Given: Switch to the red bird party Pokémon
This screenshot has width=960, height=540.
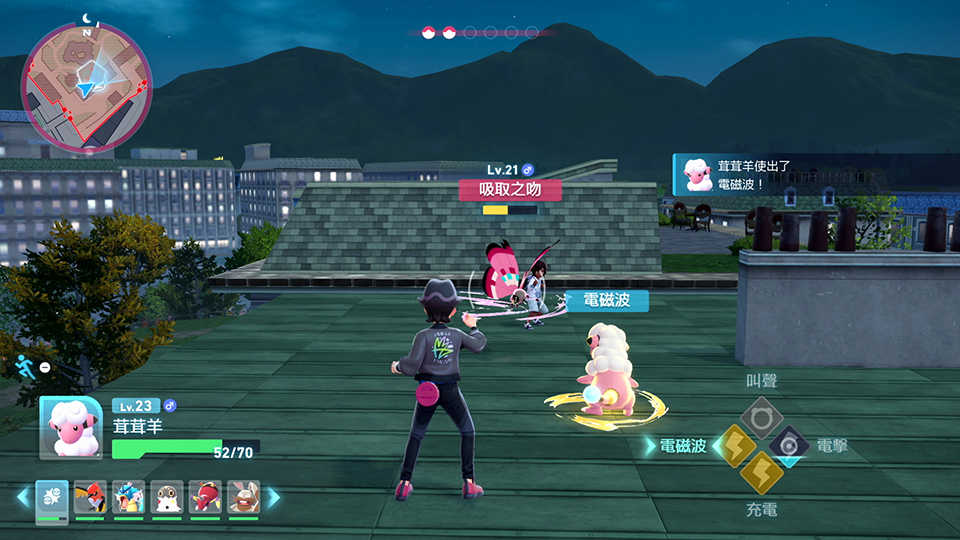Looking at the screenshot, I should (x=90, y=498).
